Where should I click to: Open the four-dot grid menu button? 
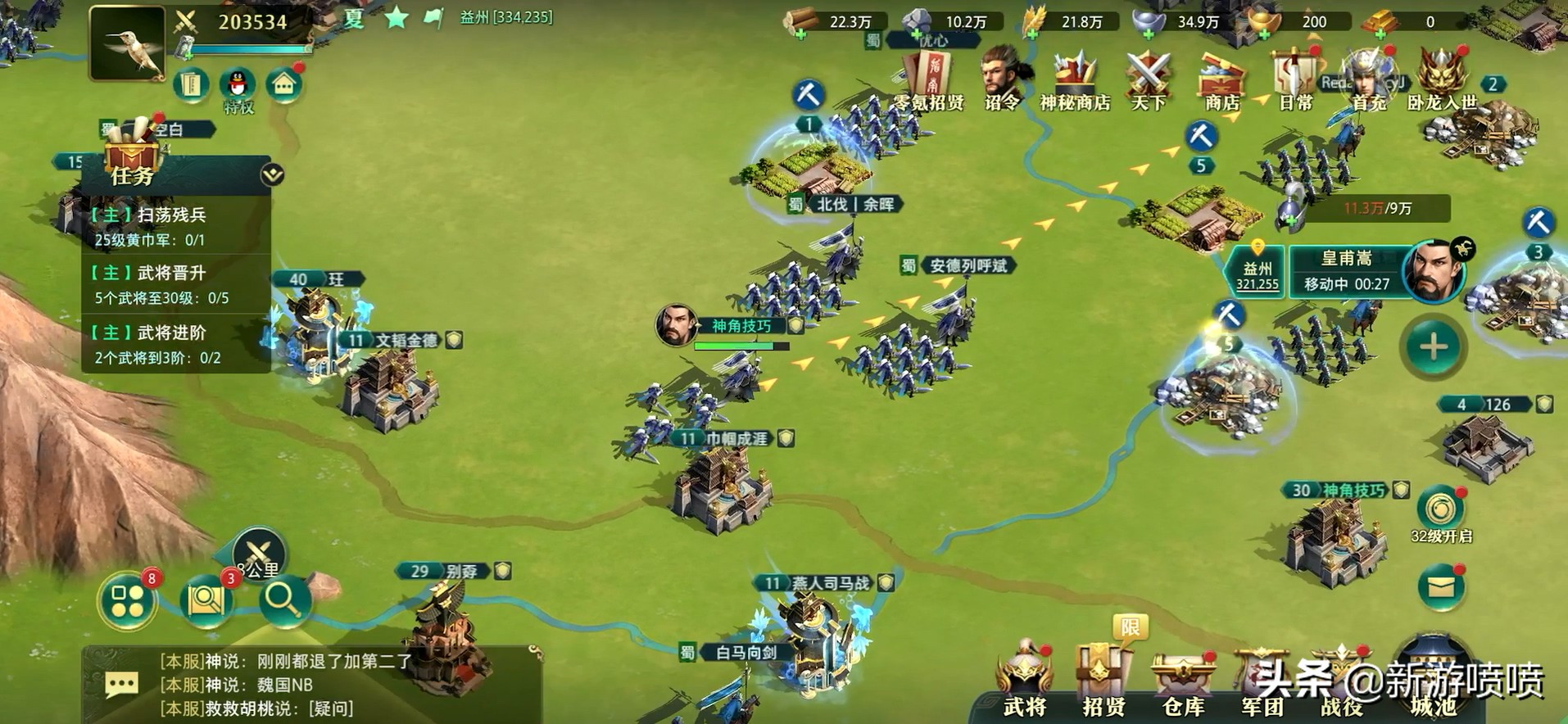click(127, 601)
